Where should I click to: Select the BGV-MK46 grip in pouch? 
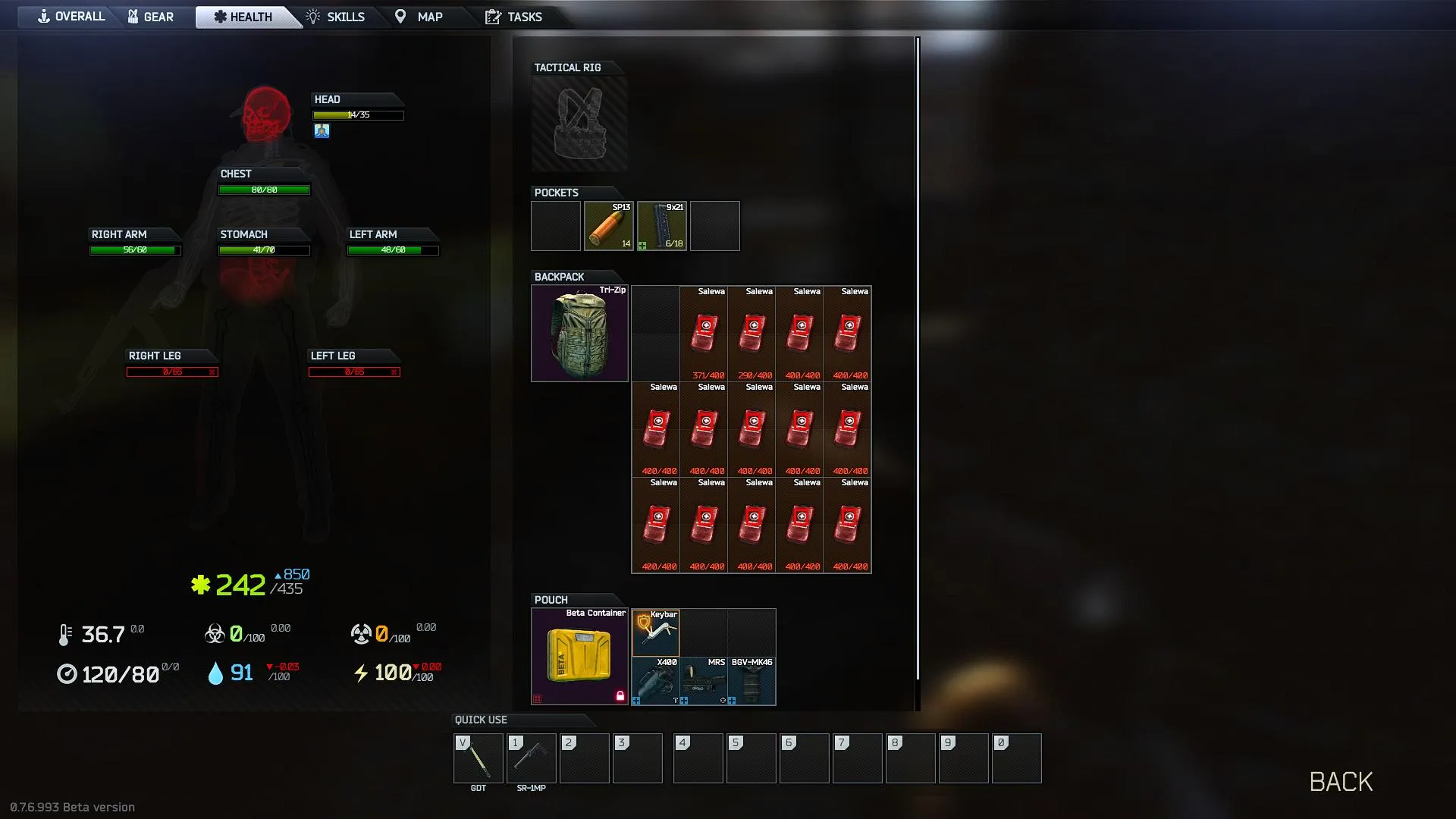(752, 681)
